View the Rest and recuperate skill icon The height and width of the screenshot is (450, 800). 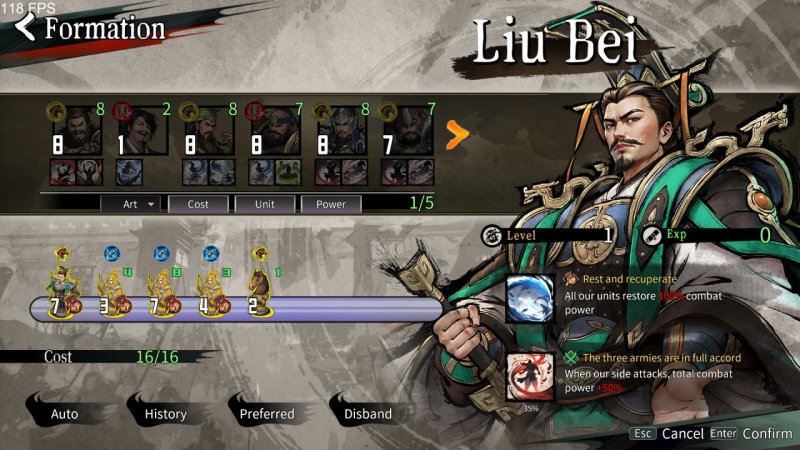tap(529, 298)
